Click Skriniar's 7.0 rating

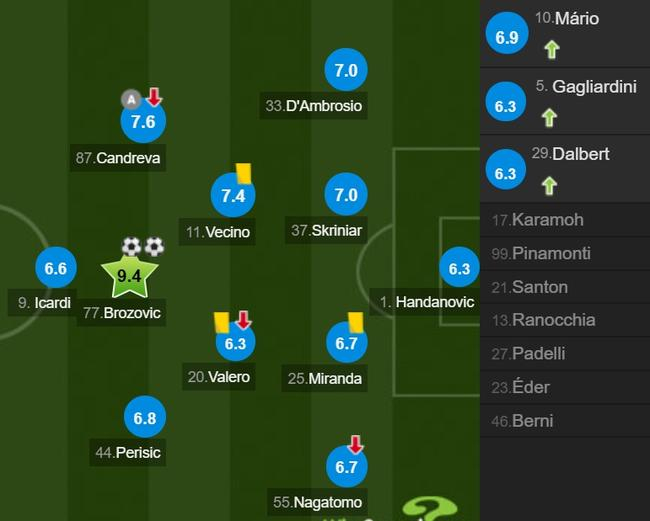[346, 195]
